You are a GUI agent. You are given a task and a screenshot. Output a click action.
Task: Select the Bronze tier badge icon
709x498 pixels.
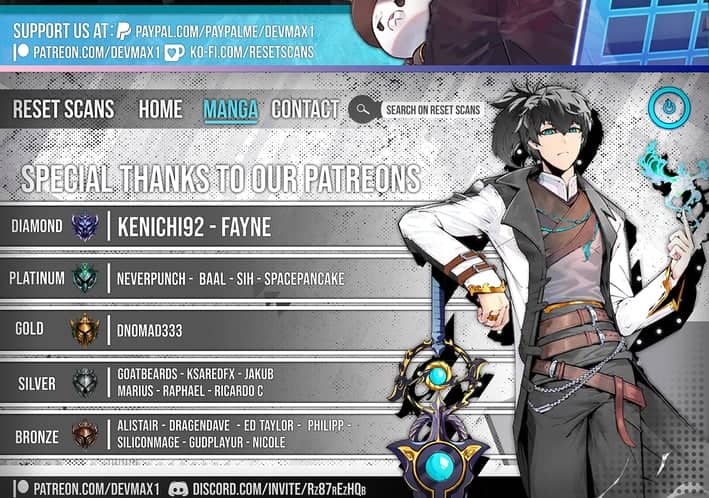(85, 435)
